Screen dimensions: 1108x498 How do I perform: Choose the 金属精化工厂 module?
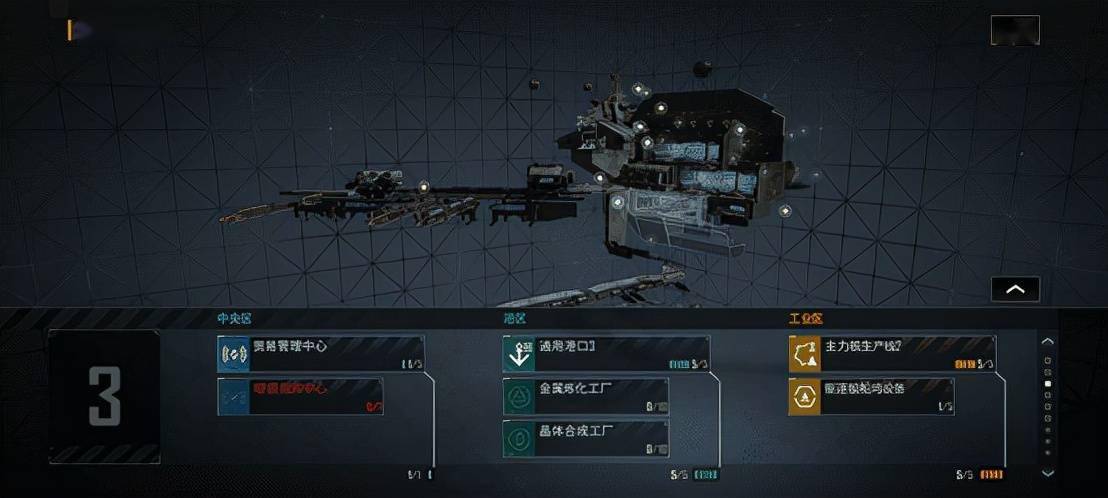coord(585,396)
